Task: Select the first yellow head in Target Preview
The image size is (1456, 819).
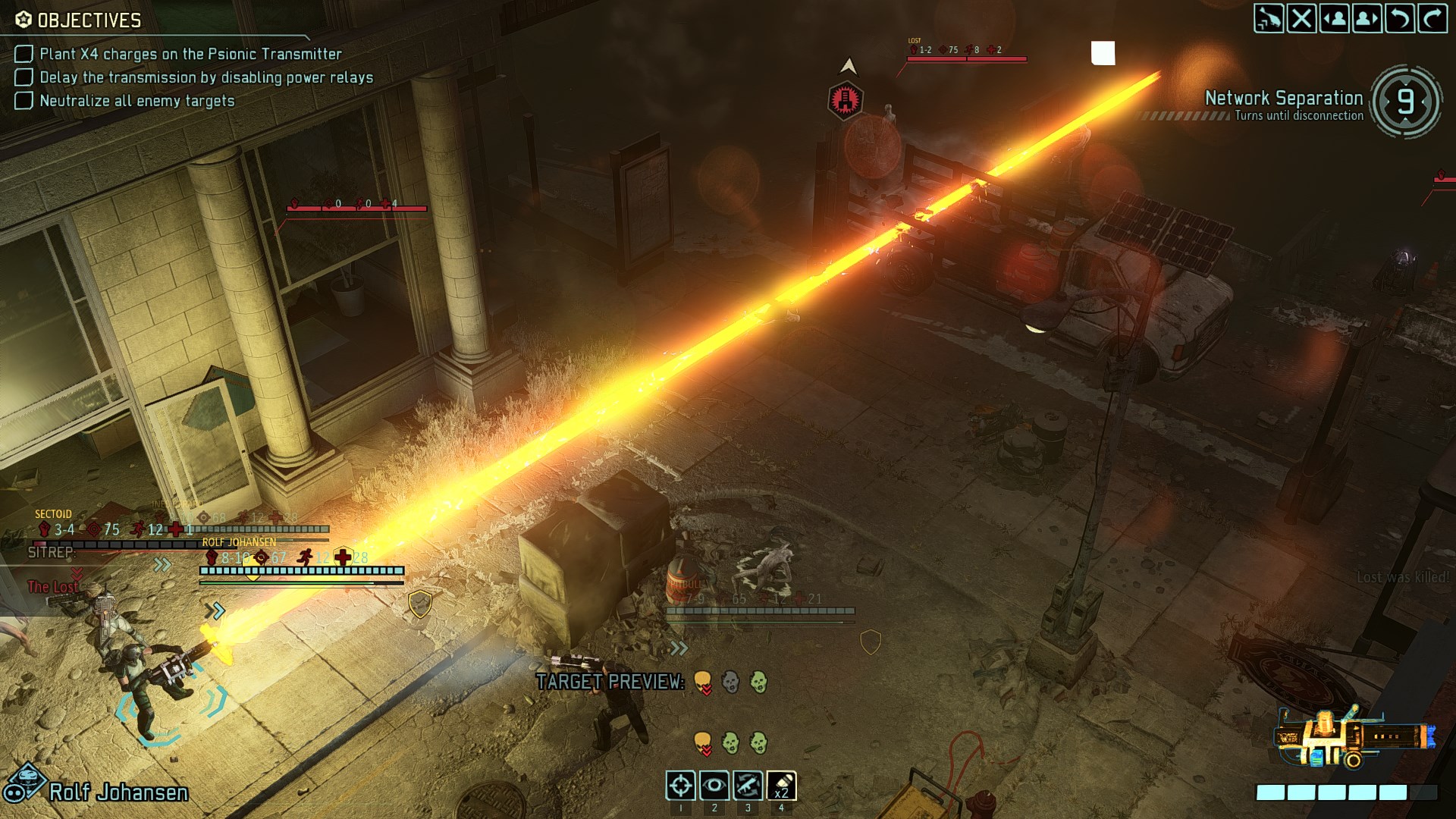Action: pyautogui.click(x=702, y=682)
